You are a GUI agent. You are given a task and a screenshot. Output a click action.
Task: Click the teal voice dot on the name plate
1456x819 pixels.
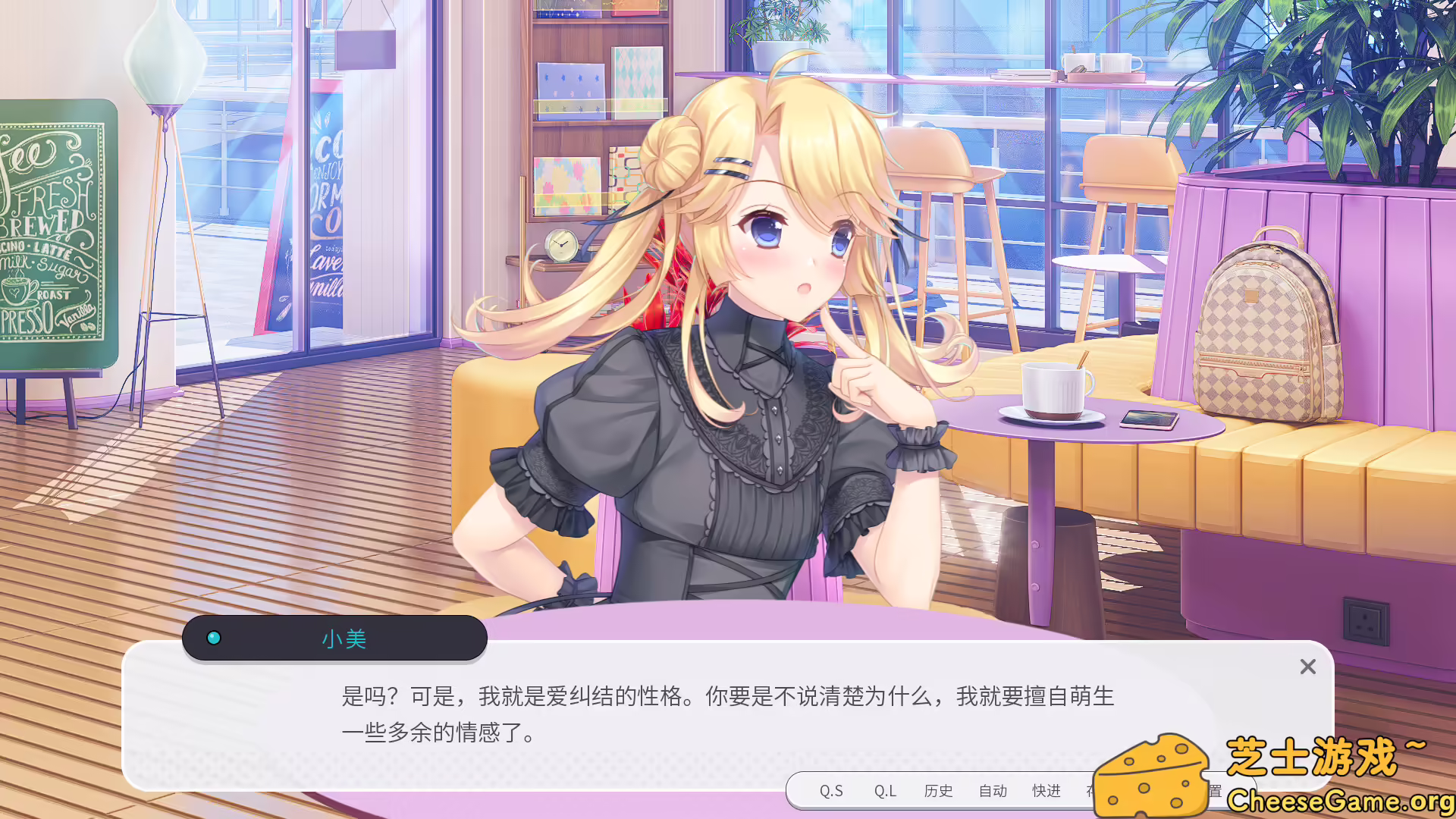tap(215, 638)
